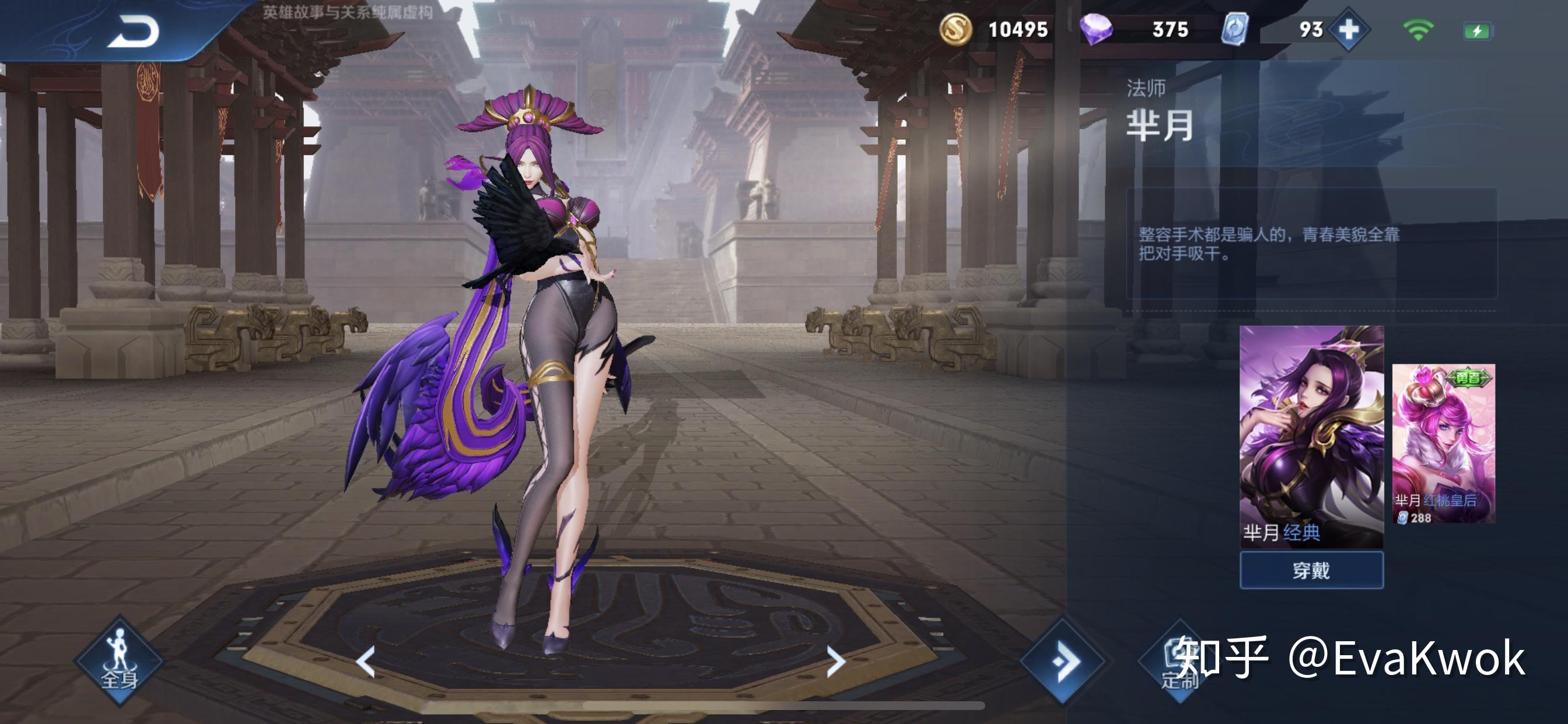Choose the 红桃皇后 skin thumbnail
The width and height of the screenshot is (1568, 724).
[1443, 443]
